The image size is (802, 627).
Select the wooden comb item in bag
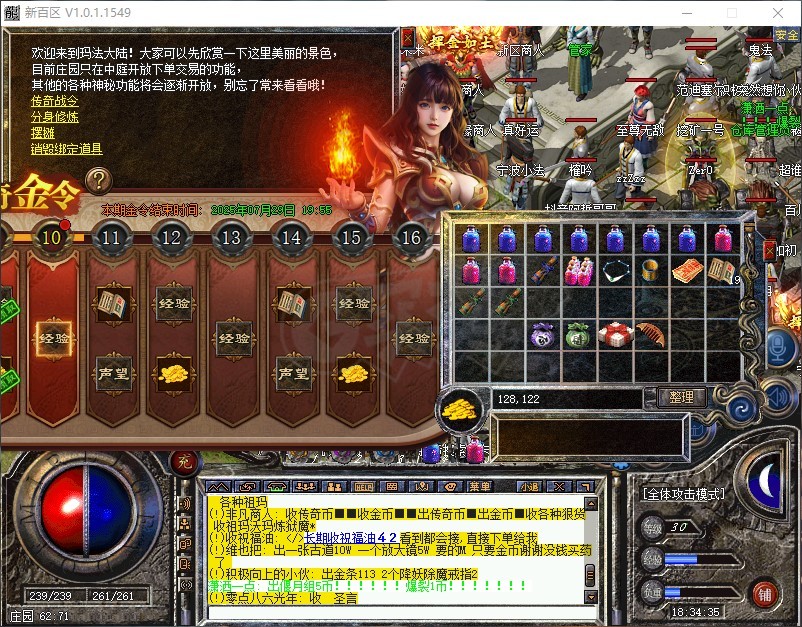click(650, 334)
